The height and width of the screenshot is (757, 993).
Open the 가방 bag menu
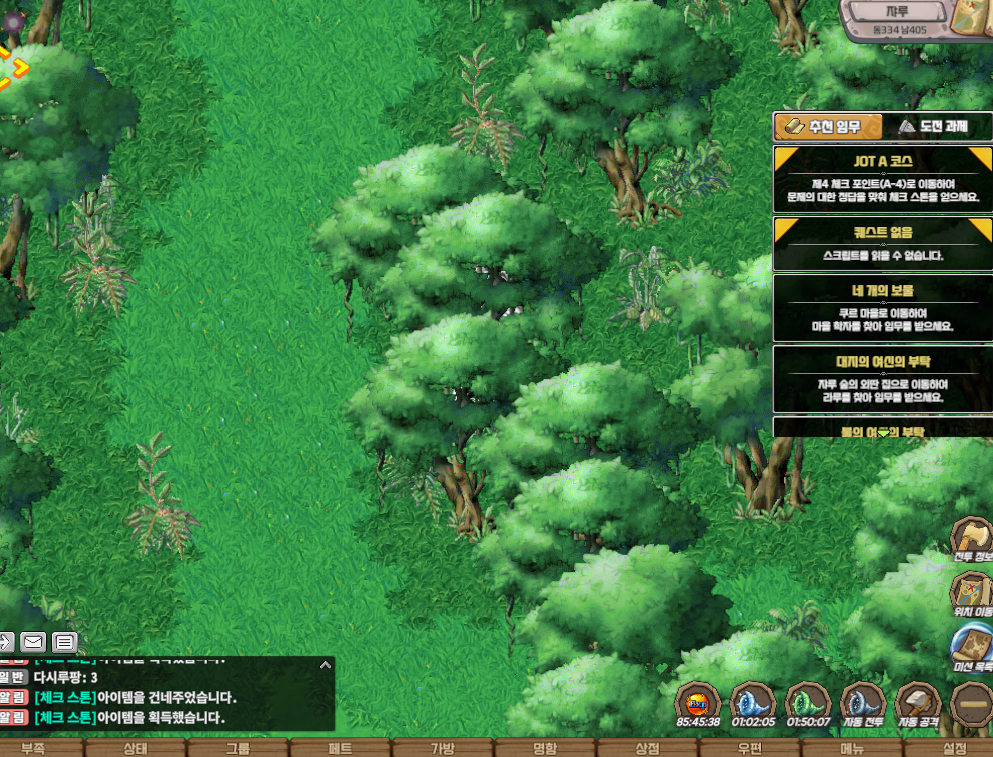coord(442,748)
